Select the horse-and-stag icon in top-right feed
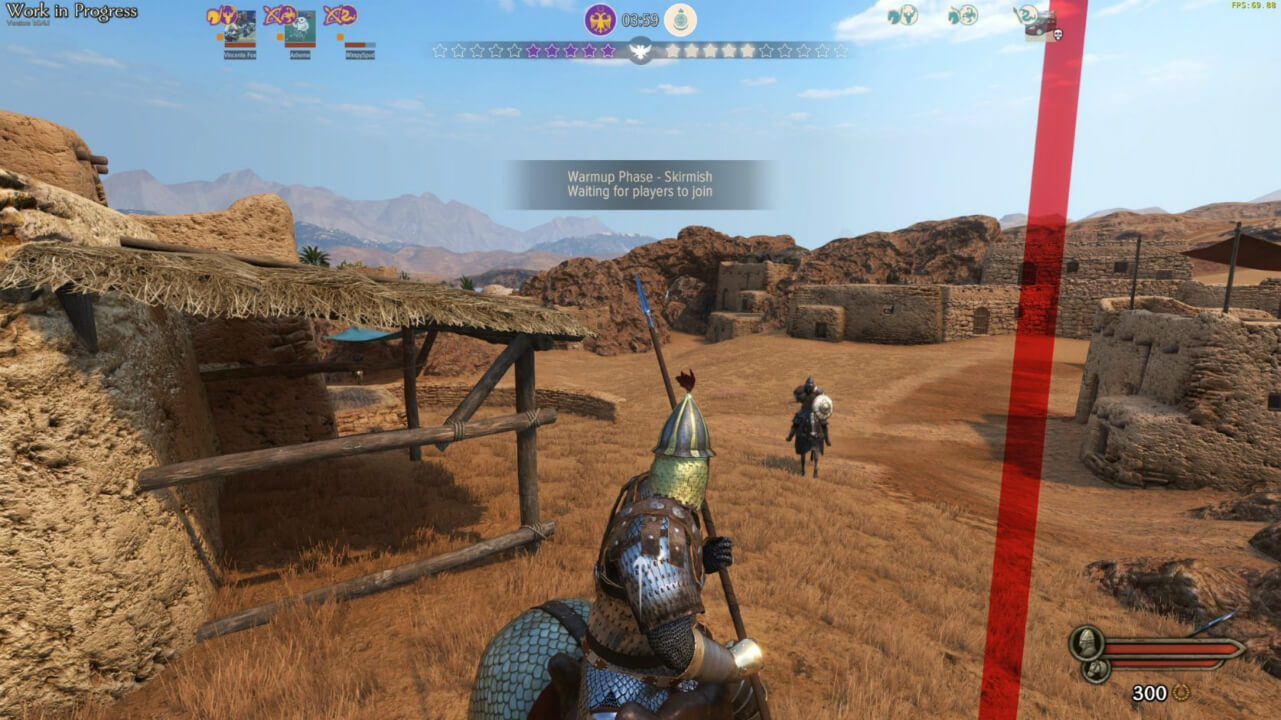The width and height of the screenshot is (1281, 720). pos(902,16)
